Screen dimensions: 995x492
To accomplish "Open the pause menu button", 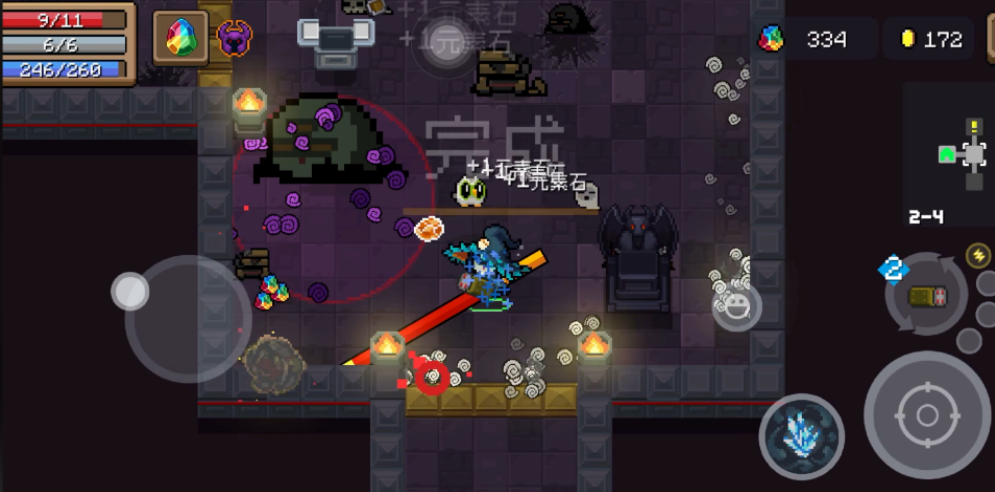I will tap(990, 40).
